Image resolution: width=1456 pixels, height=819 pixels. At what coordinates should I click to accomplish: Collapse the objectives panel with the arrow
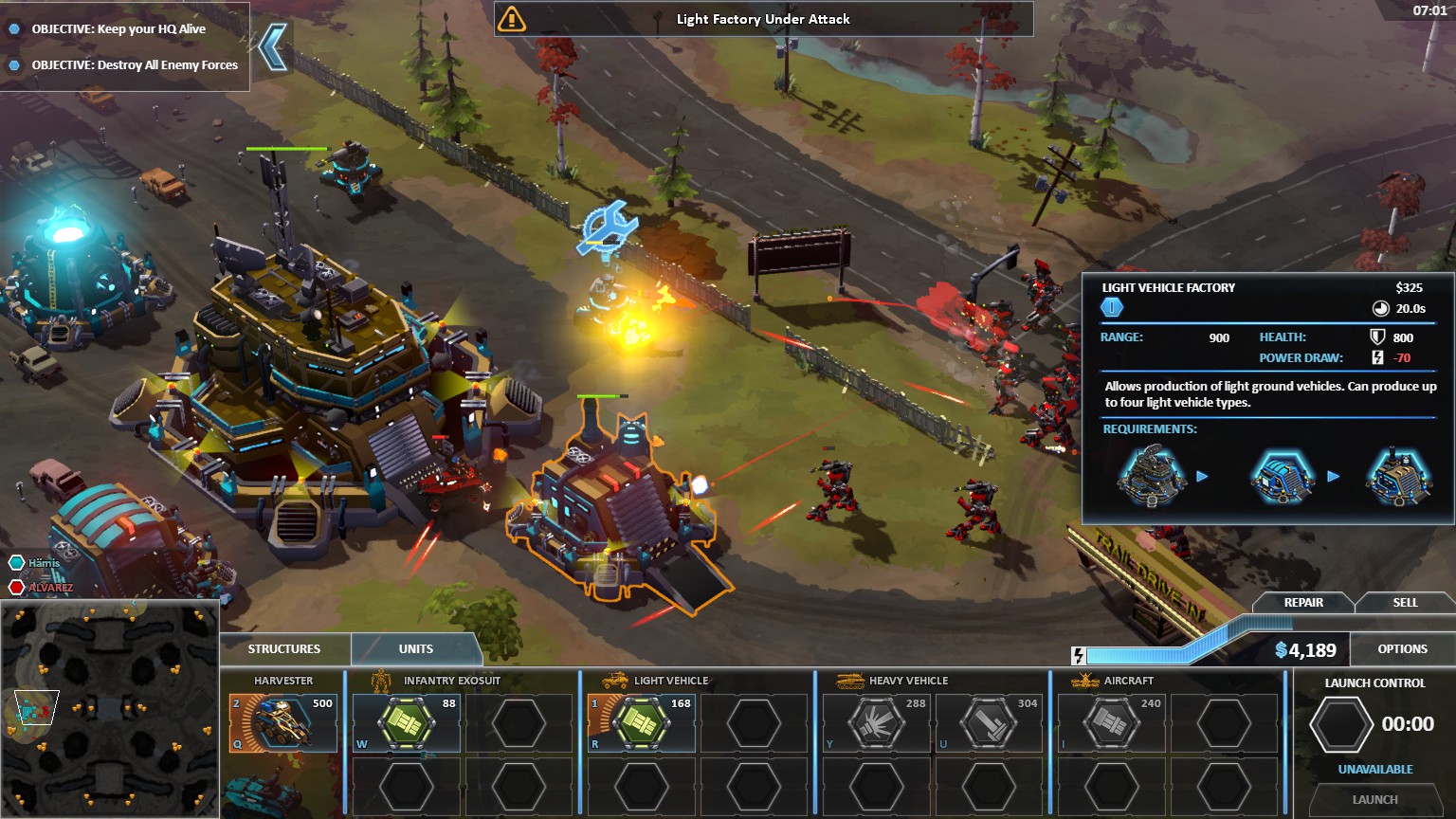[x=273, y=47]
